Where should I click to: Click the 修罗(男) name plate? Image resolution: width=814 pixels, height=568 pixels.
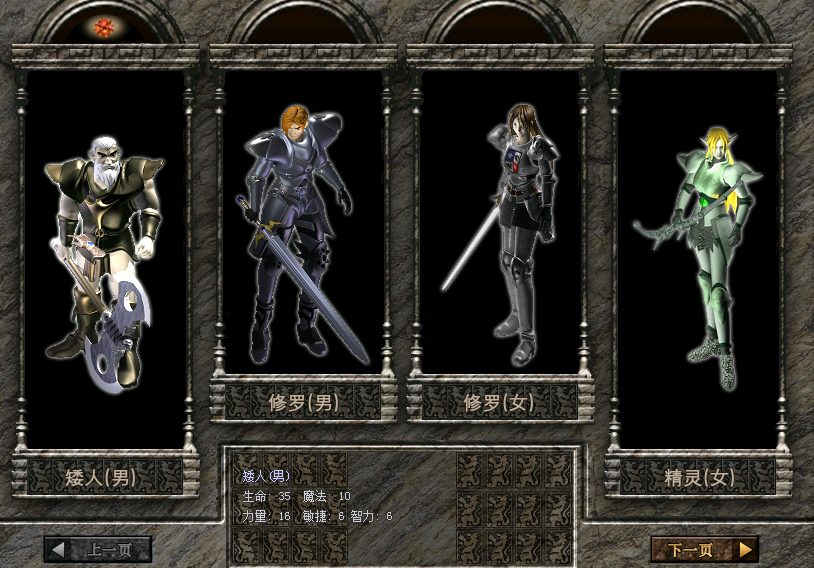coord(303,403)
